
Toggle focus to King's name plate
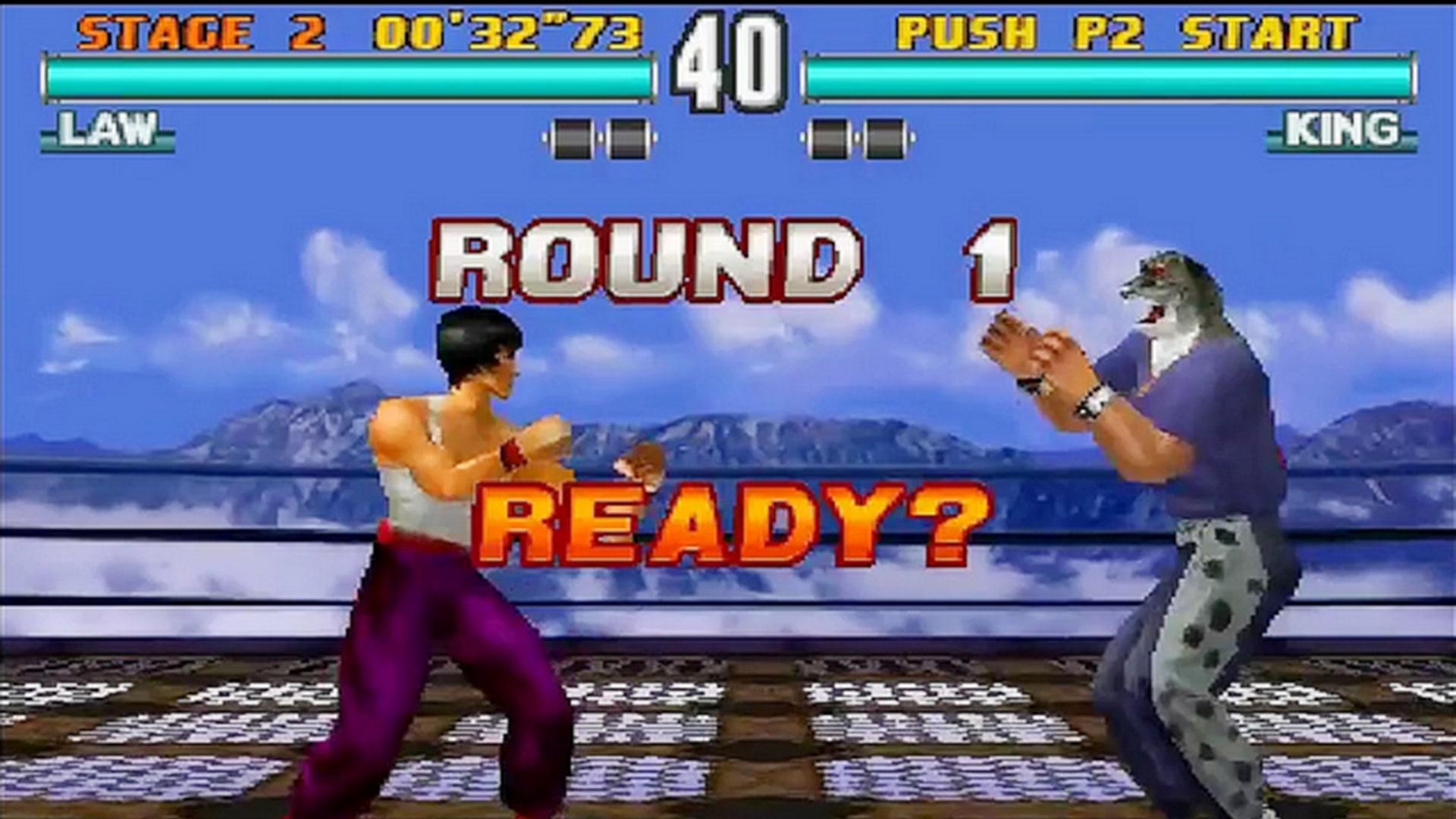click(x=1342, y=129)
